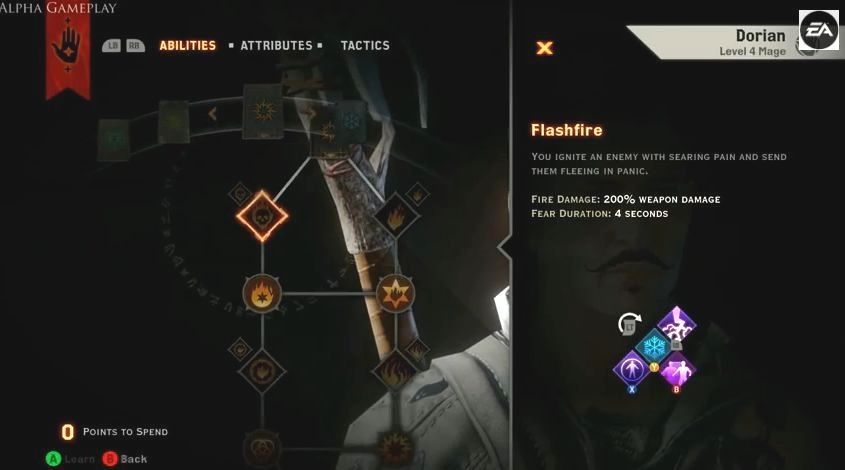Click the hand emblem on red banner
Image resolution: width=845 pixels, height=470 pixels.
pyautogui.click(x=68, y=45)
